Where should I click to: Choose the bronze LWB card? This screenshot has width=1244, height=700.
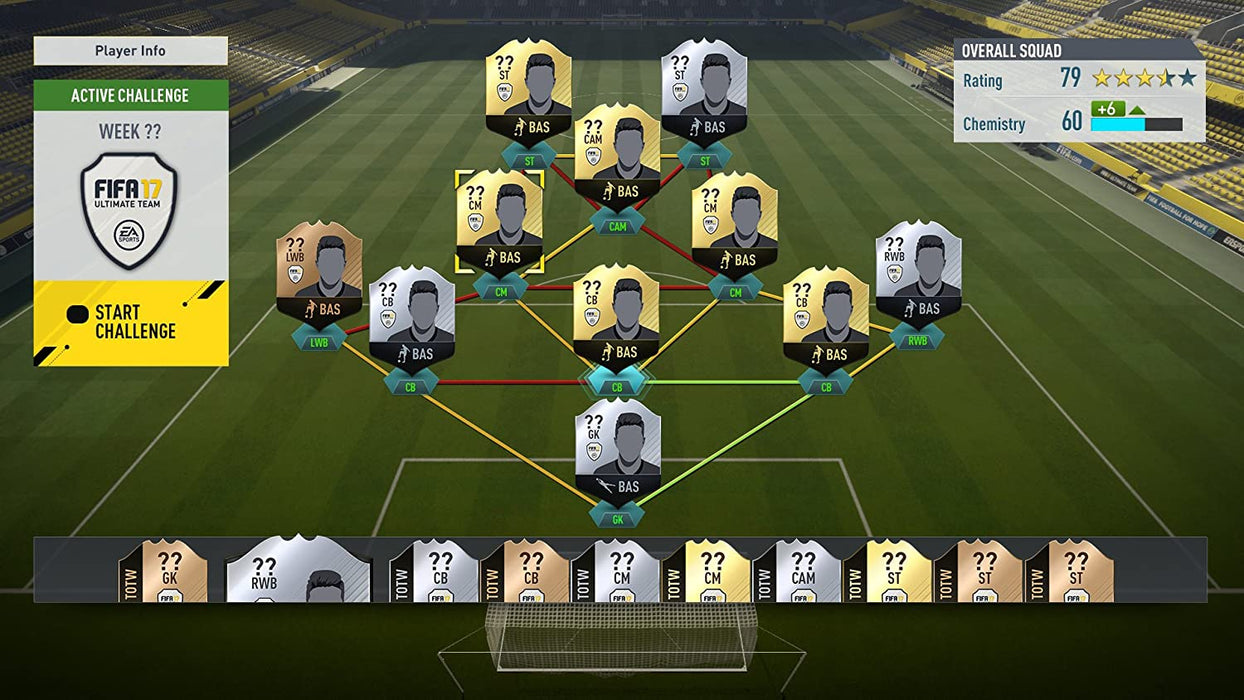[319, 275]
